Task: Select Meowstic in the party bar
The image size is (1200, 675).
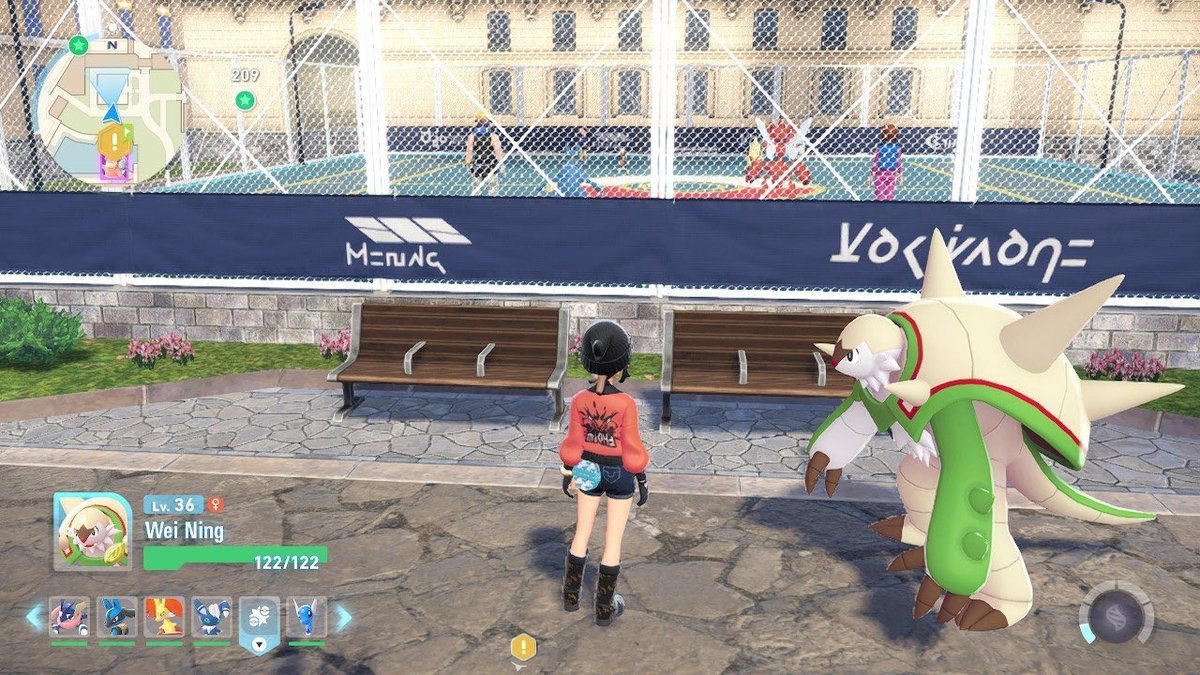Action: [x=212, y=617]
